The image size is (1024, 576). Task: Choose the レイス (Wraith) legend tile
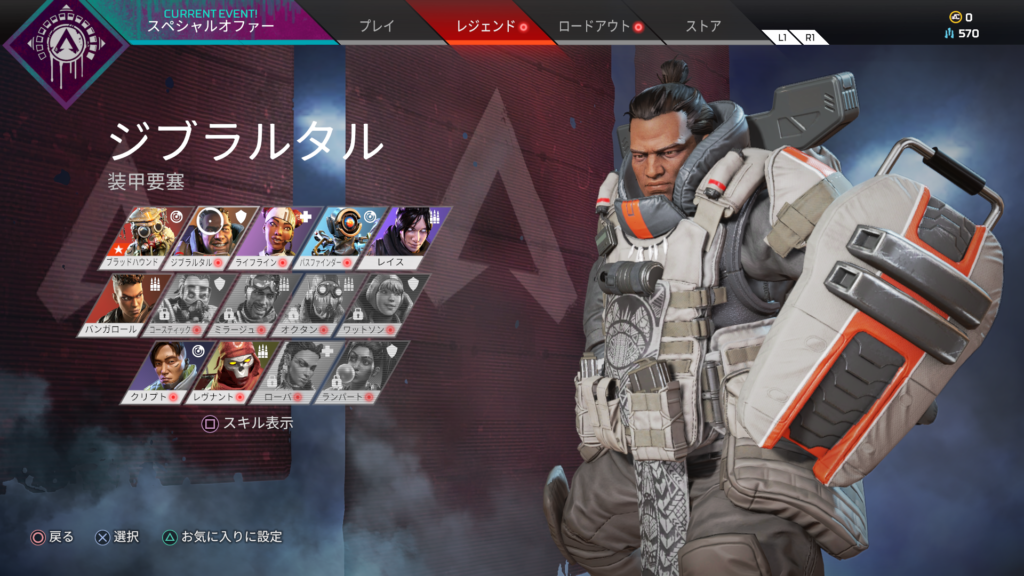point(402,238)
